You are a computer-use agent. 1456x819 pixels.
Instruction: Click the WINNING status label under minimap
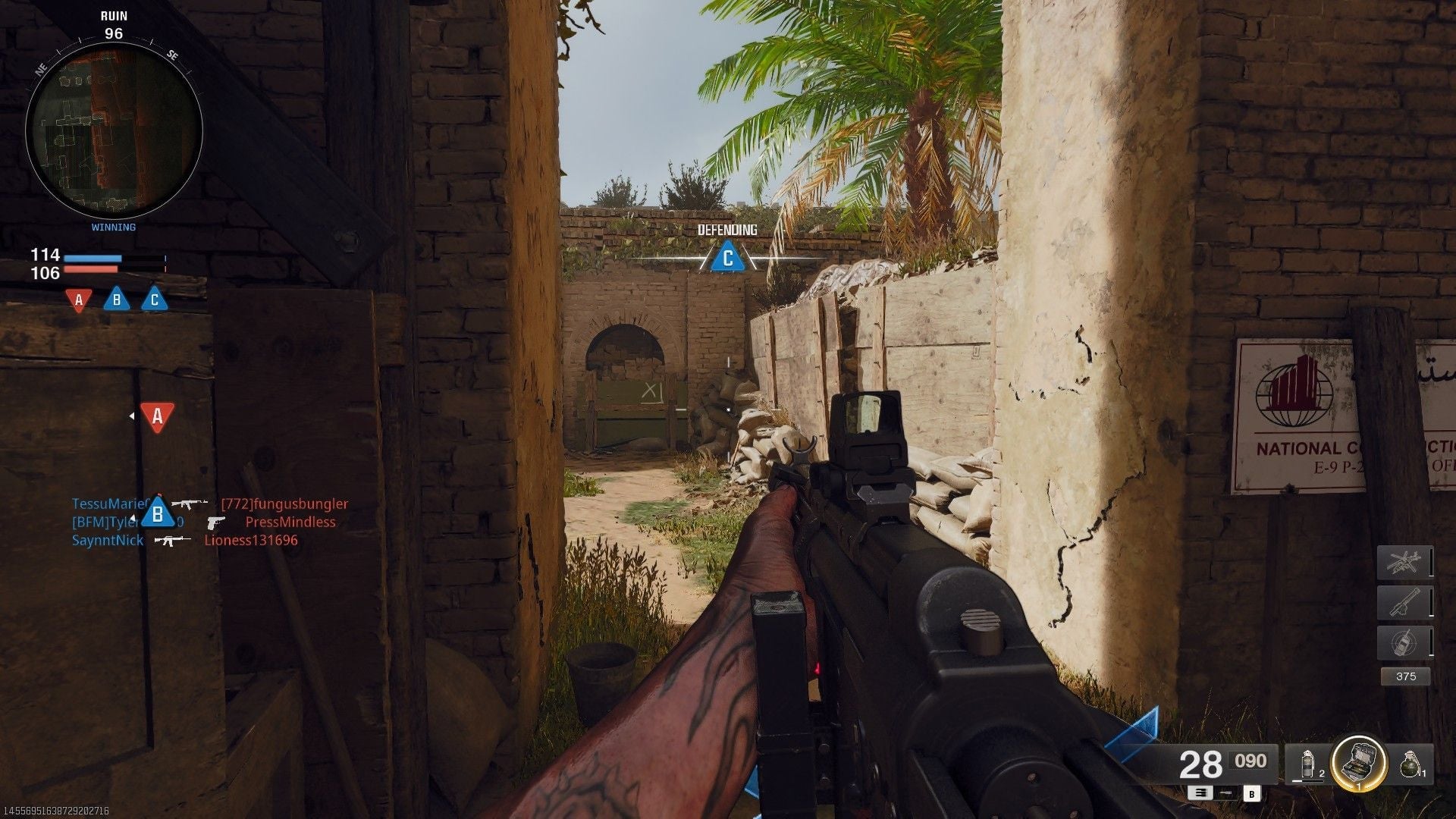[114, 226]
